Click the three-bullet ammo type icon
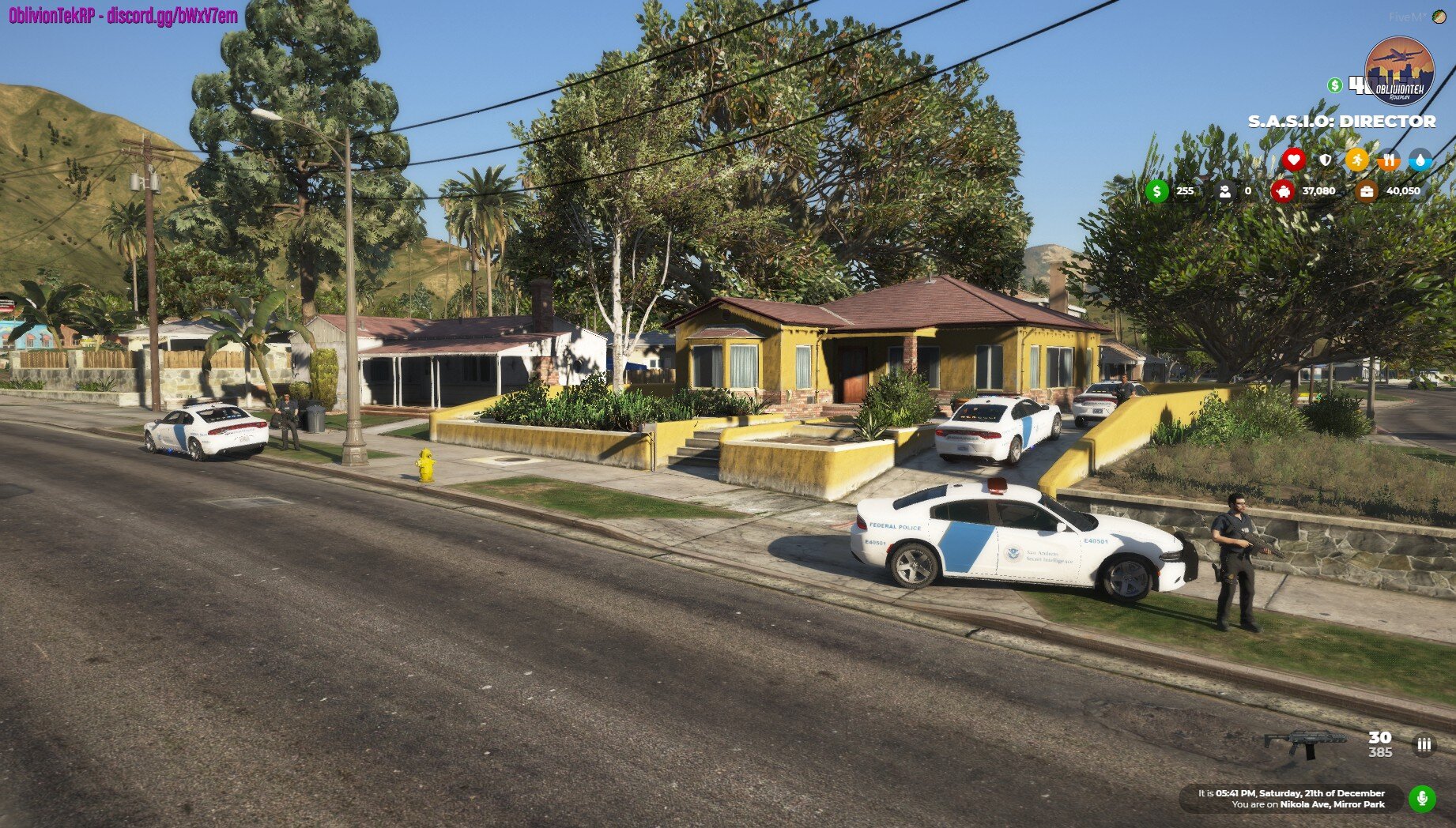Viewport: 1456px width, 828px height. click(1424, 744)
